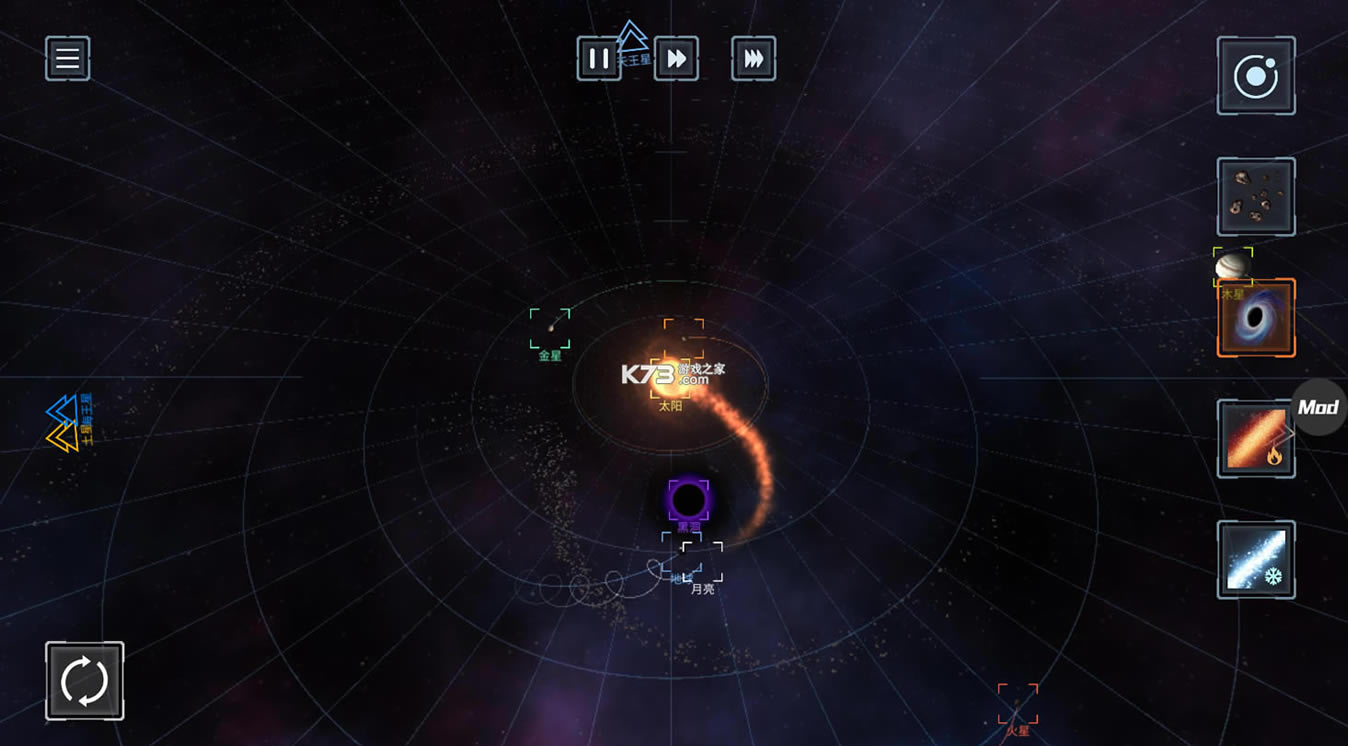Select the planet orbit tool icon
1348x746 pixels.
[1256, 76]
